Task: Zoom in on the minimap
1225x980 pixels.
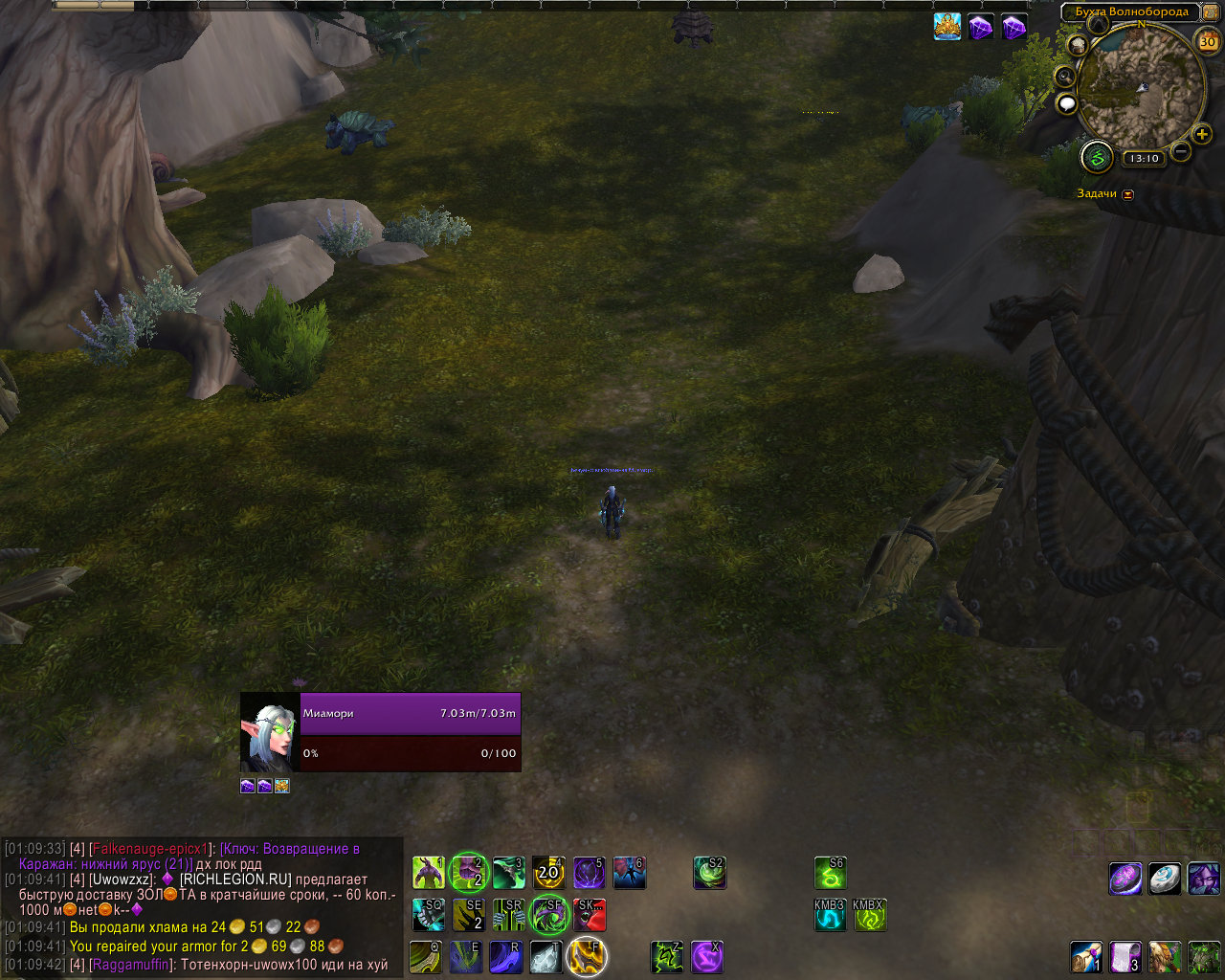Action: tap(1202, 134)
